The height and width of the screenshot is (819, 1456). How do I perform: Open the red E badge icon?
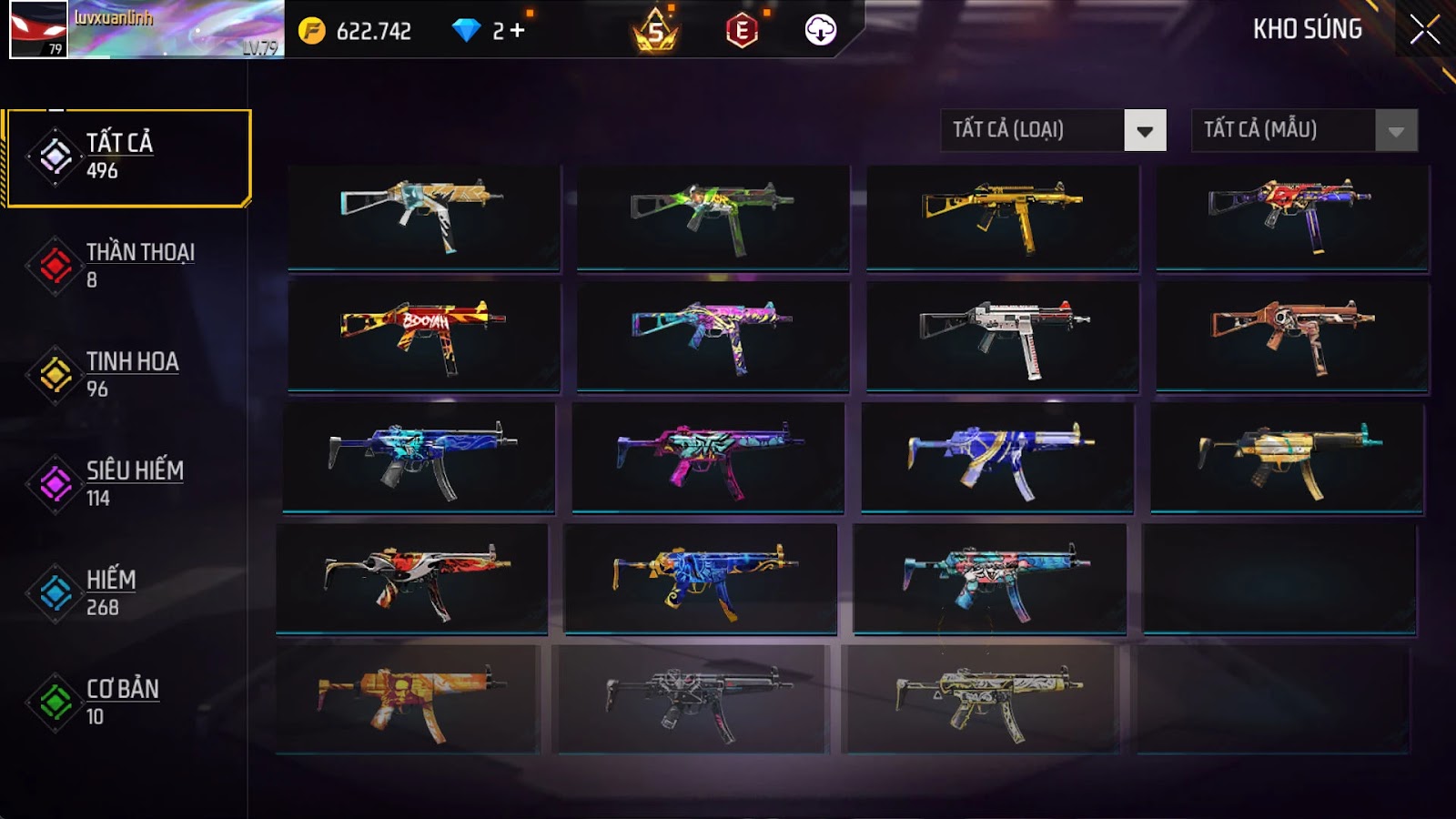[742, 31]
